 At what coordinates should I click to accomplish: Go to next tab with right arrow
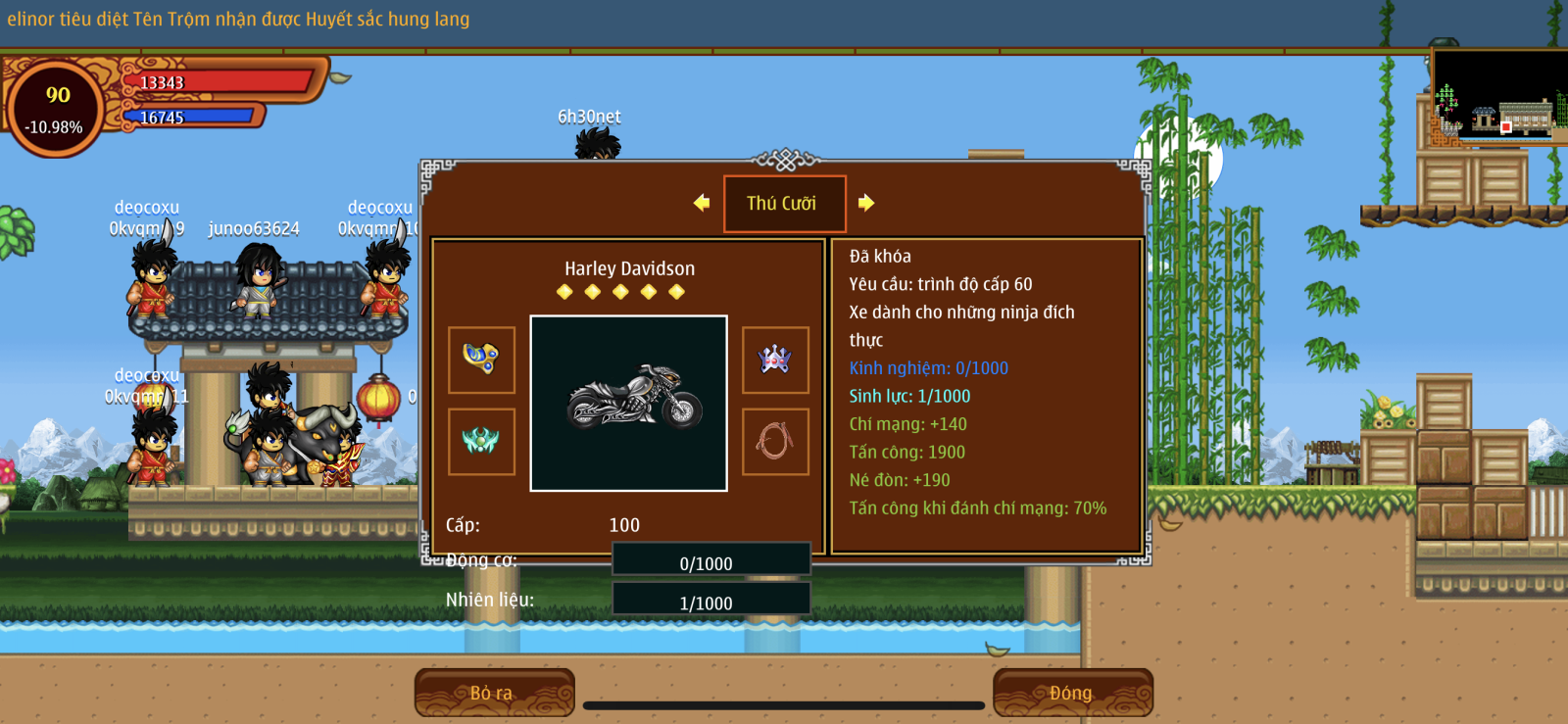866,203
